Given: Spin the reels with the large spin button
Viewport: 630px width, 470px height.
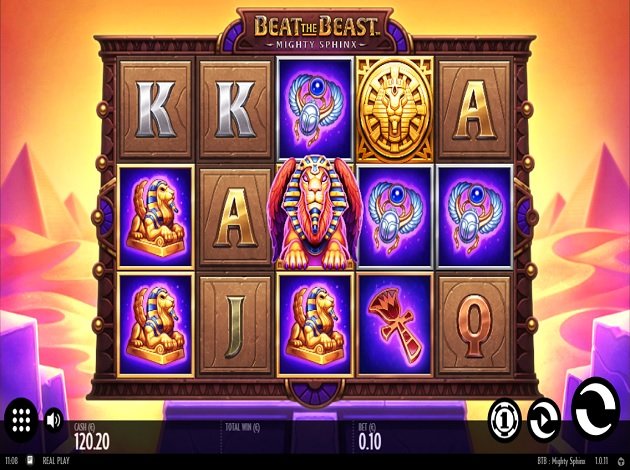Looking at the screenshot, I should coord(596,408).
